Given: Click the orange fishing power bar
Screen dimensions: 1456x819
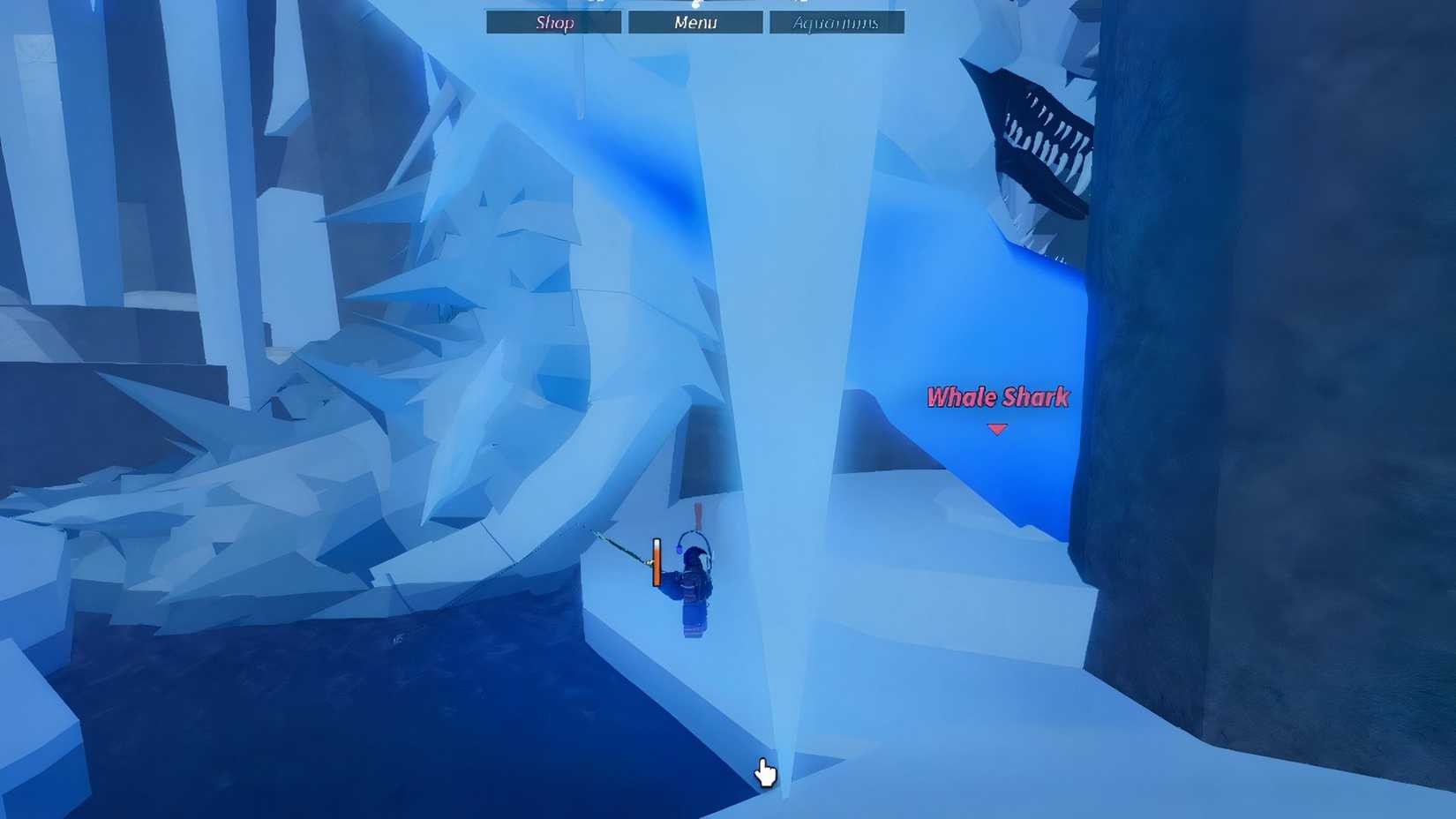Looking at the screenshot, I should 655,562.
